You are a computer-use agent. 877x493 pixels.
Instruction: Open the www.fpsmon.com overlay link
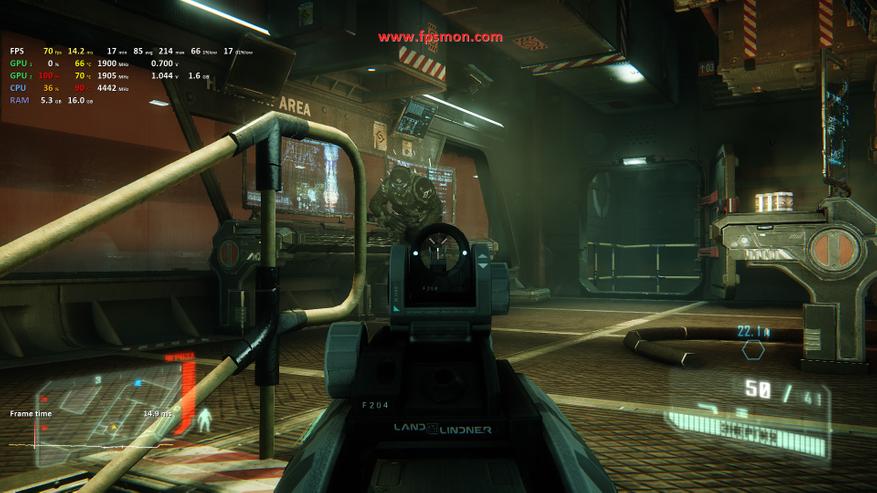[440, 37]
